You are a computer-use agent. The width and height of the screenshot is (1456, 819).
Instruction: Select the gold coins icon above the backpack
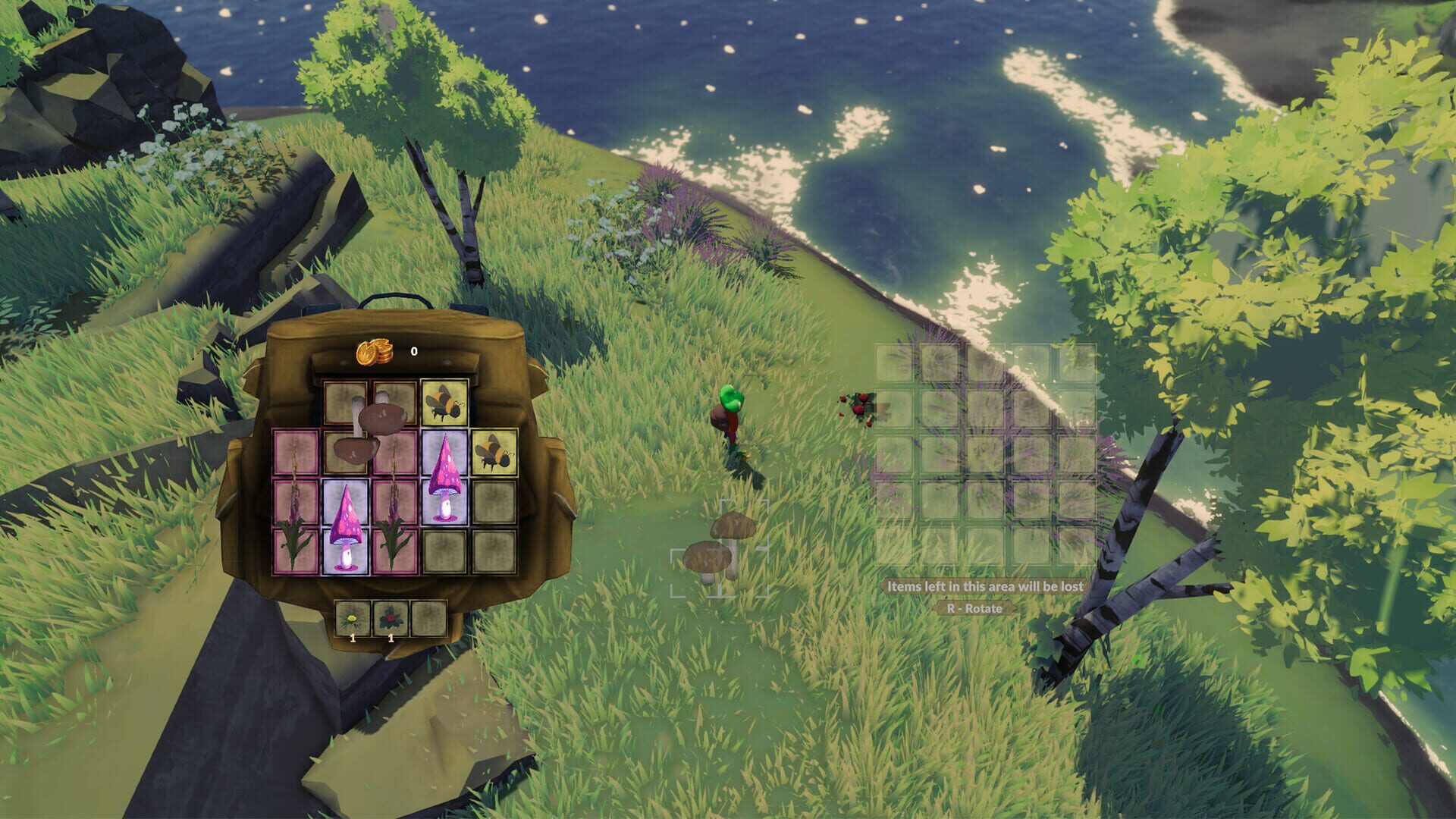375,353
